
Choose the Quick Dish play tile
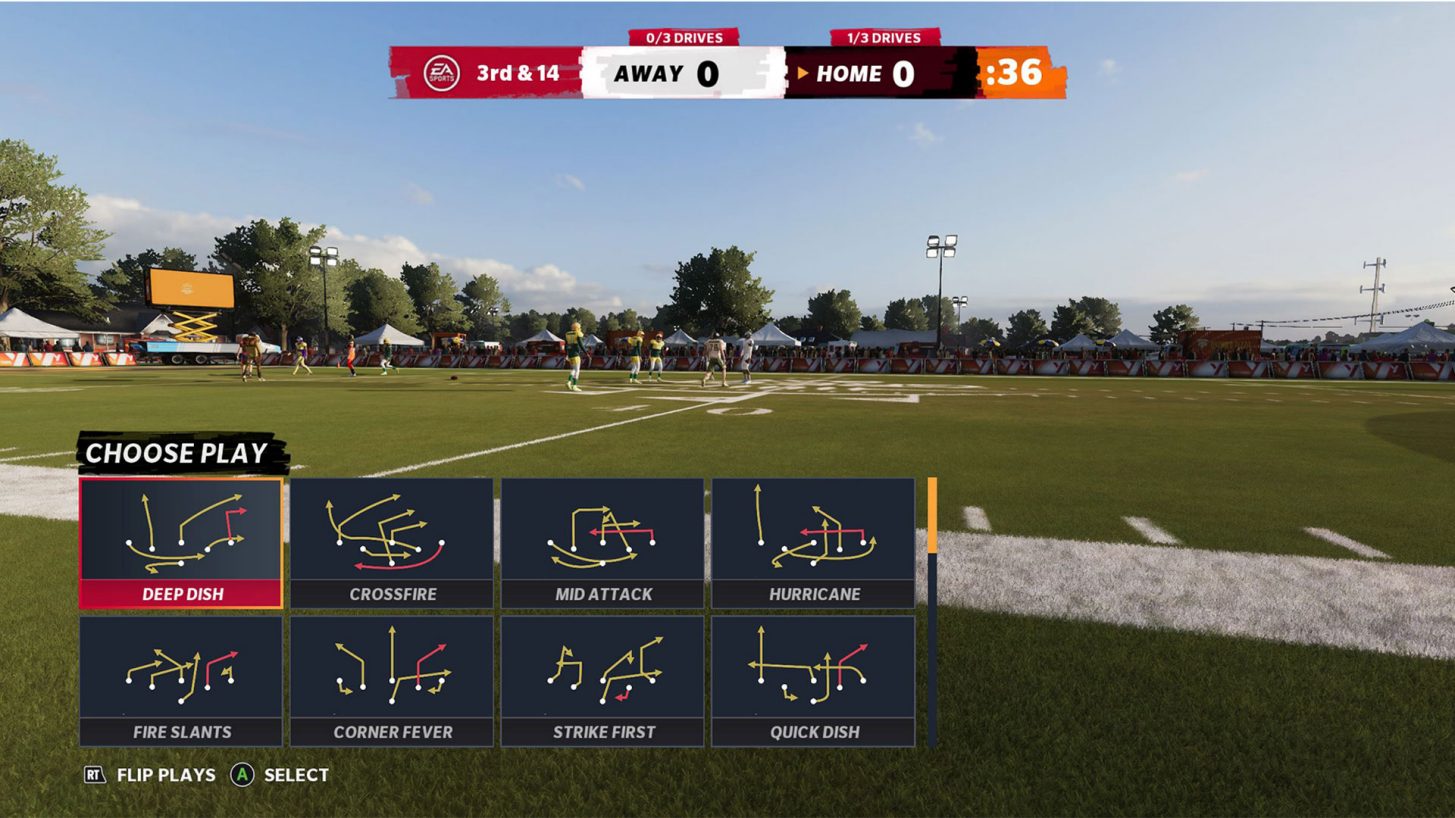pos(813,681)
